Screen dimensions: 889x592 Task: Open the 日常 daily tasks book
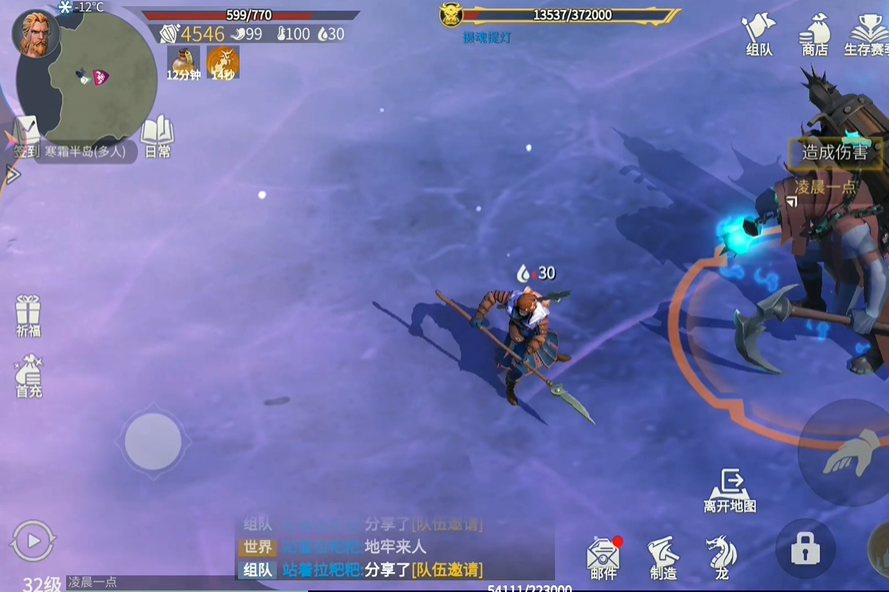157,137
